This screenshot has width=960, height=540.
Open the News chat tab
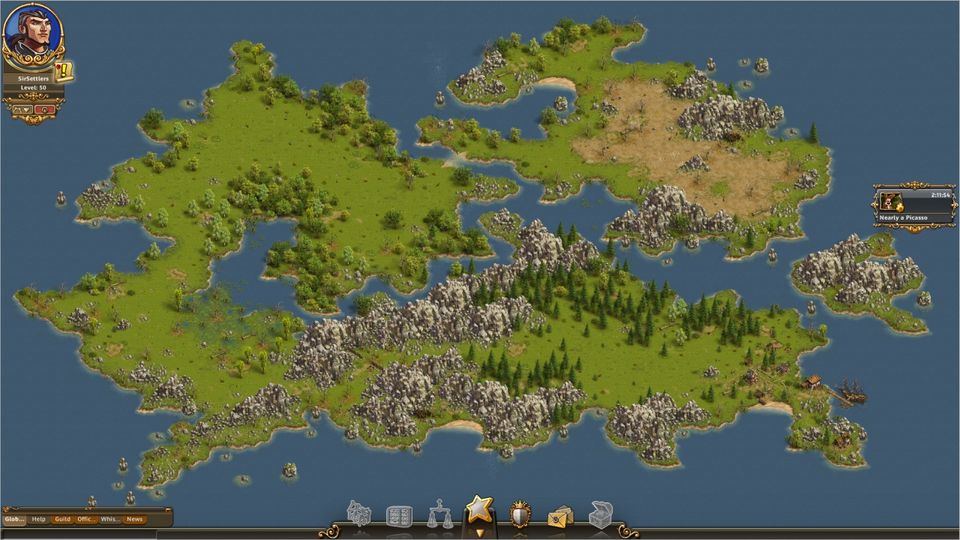click(x=134, y=519)
